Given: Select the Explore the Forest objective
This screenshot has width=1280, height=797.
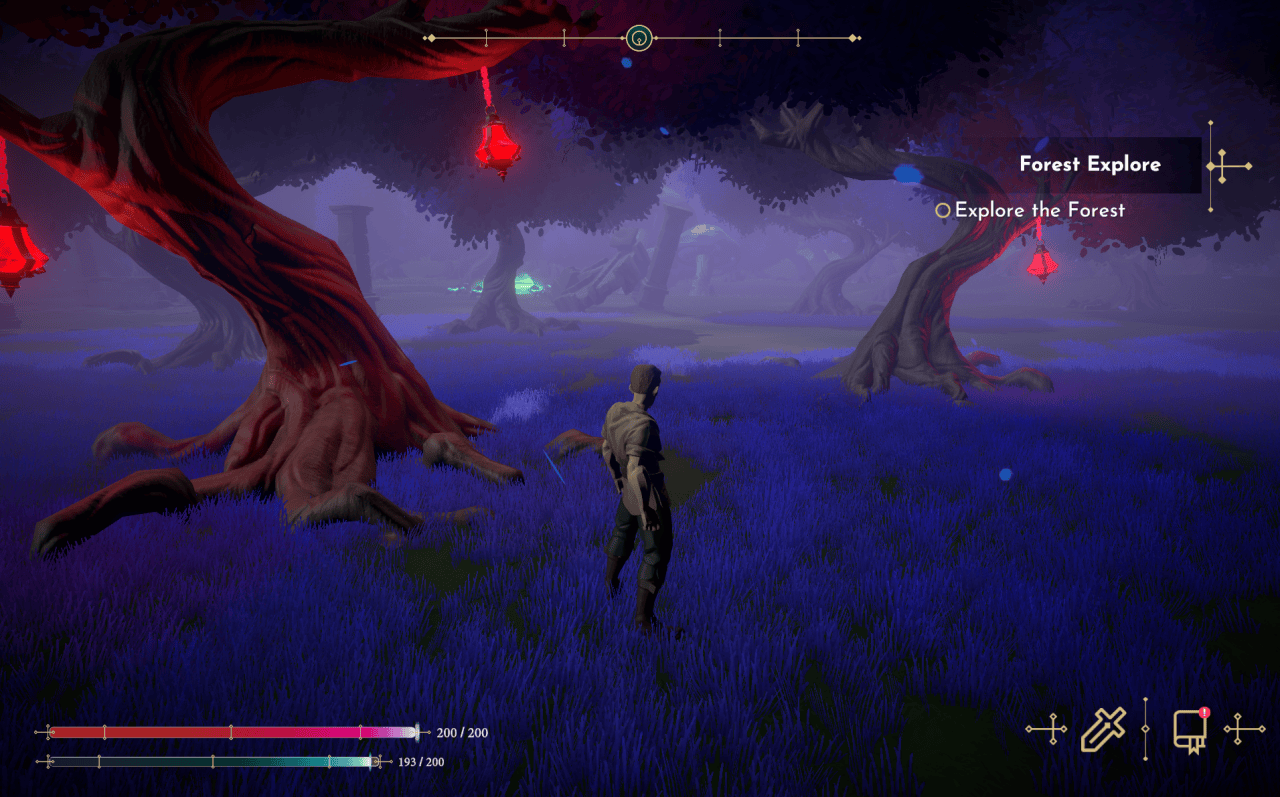Looking at the screenshot, I should click(x=1039, y=211).
